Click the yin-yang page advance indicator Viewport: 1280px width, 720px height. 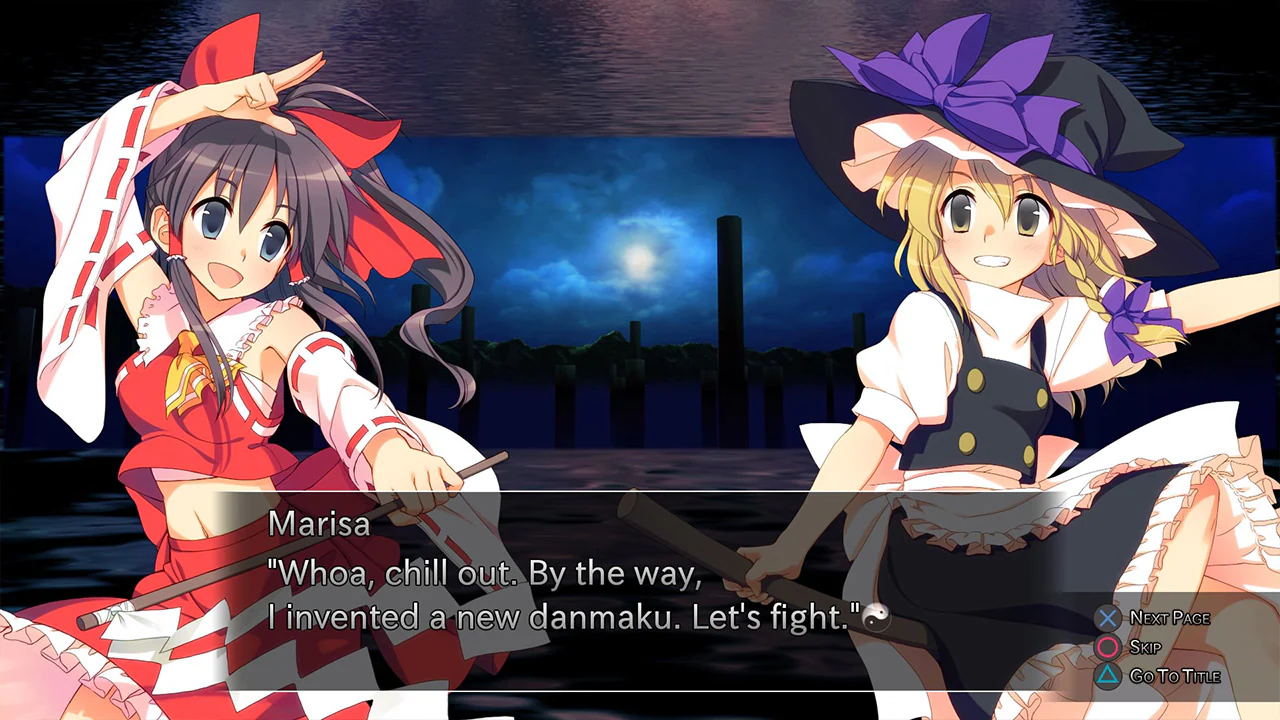pyautogui.click(x=877, y=617)
